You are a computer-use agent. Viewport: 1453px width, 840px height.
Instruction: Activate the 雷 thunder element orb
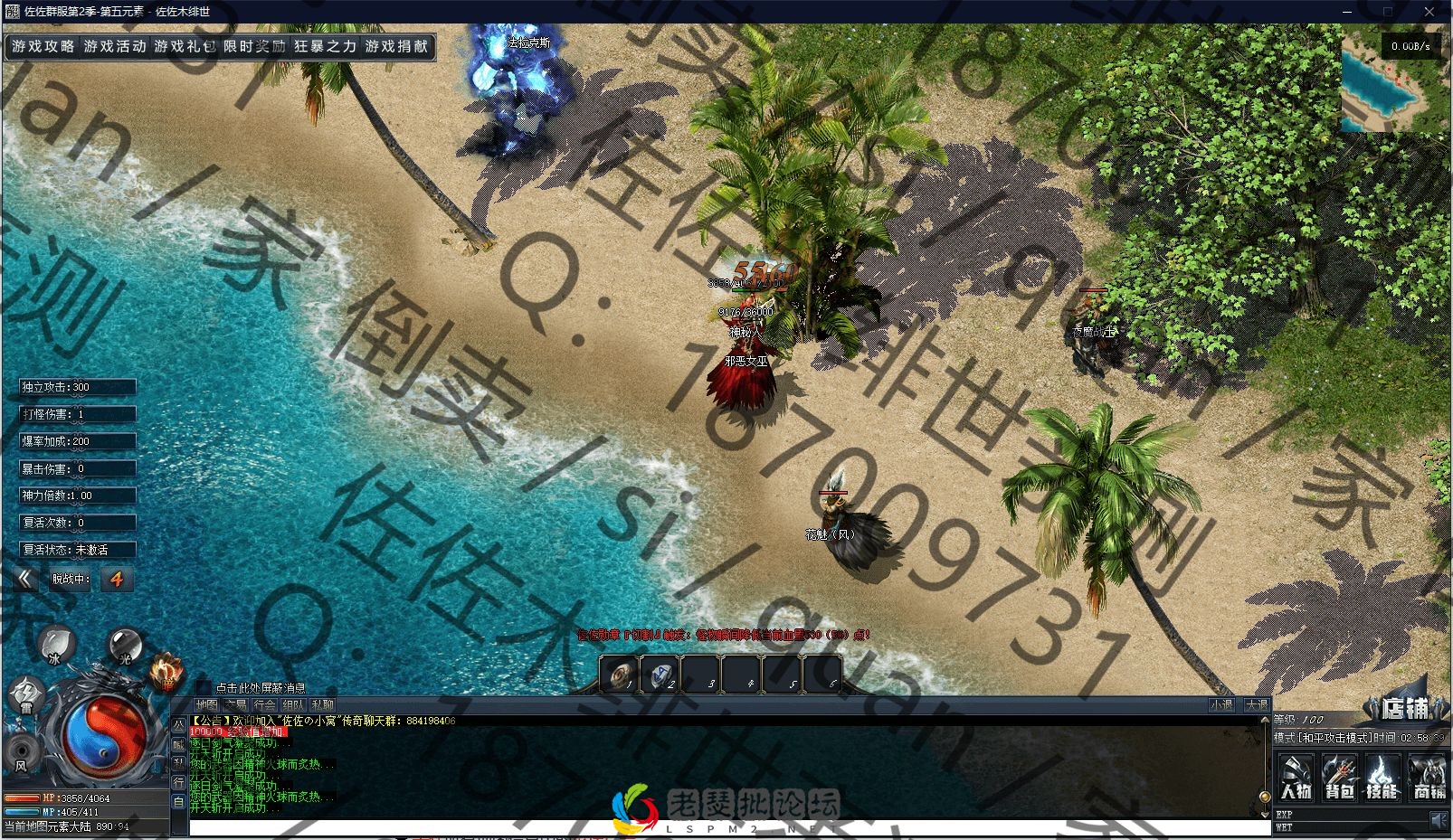[24, 696]
